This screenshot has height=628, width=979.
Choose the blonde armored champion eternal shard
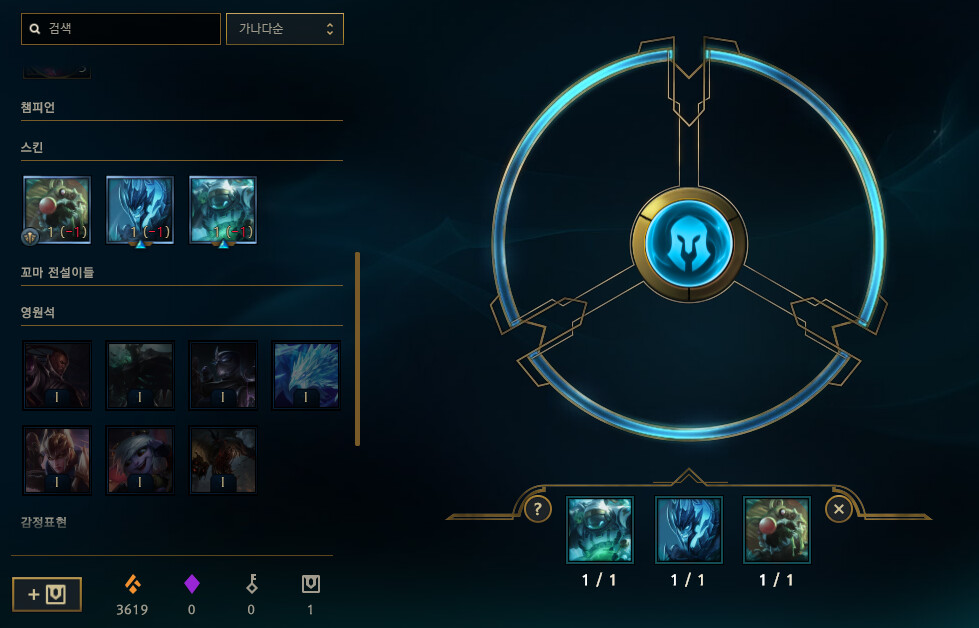click(x=57, y=460)
